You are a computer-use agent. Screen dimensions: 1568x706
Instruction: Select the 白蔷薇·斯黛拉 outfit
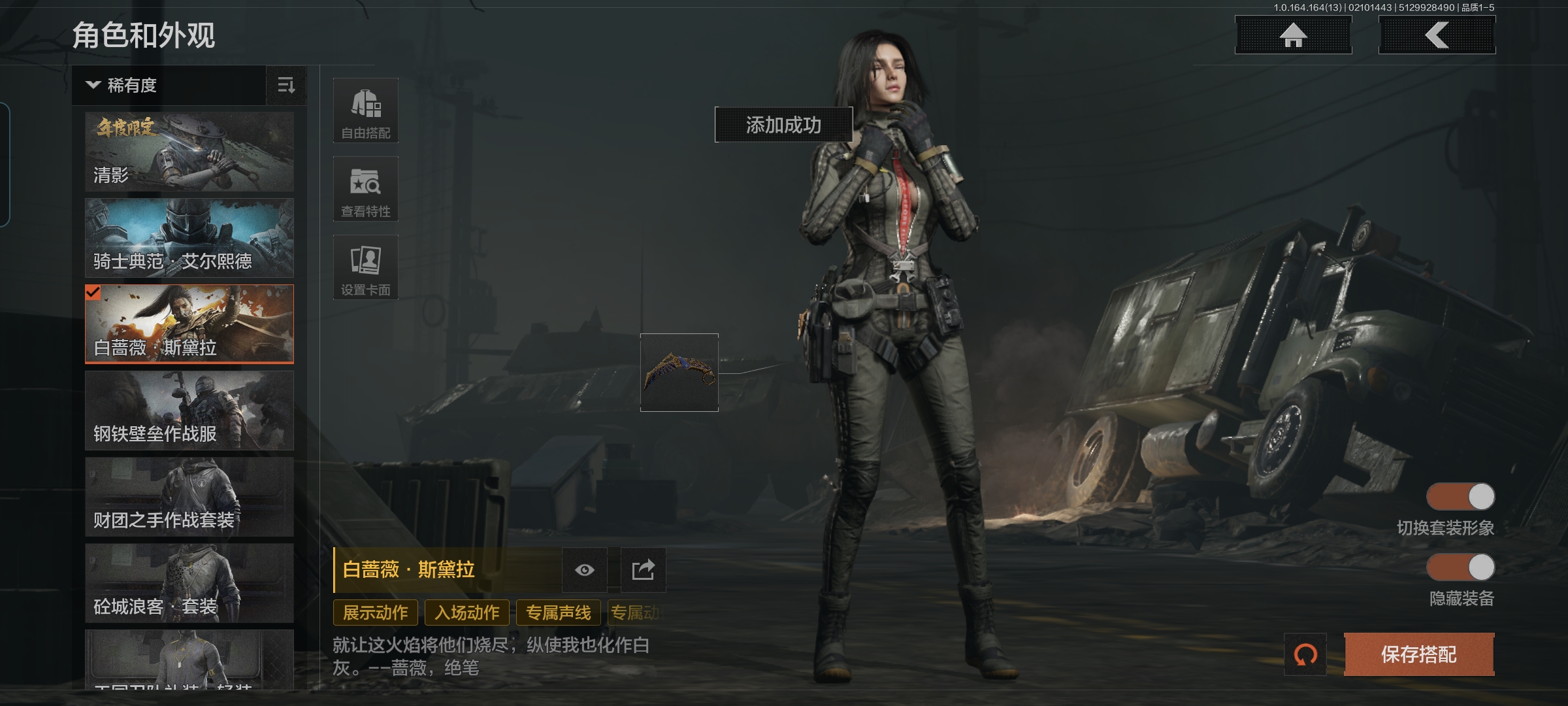[189, 324]
